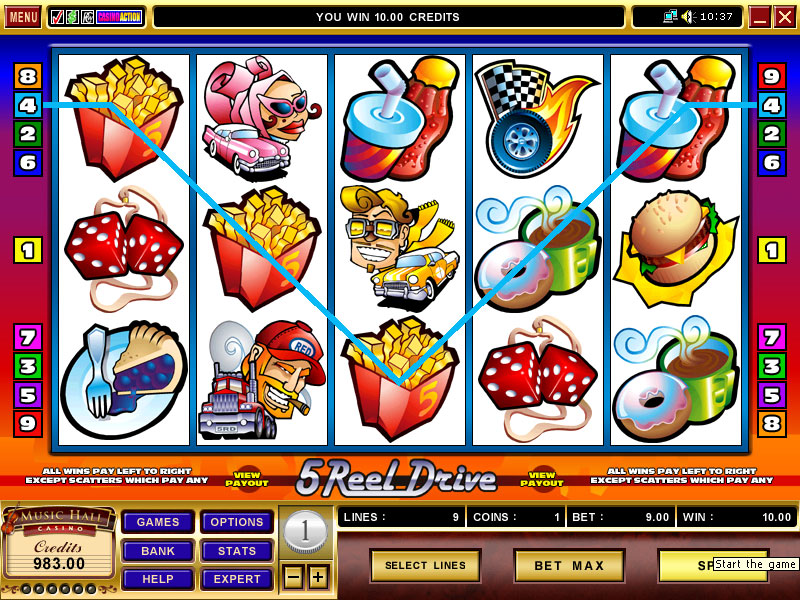Viewport: 800px width, 600px height.
Task: Minimize the game window
Action: 759,17
